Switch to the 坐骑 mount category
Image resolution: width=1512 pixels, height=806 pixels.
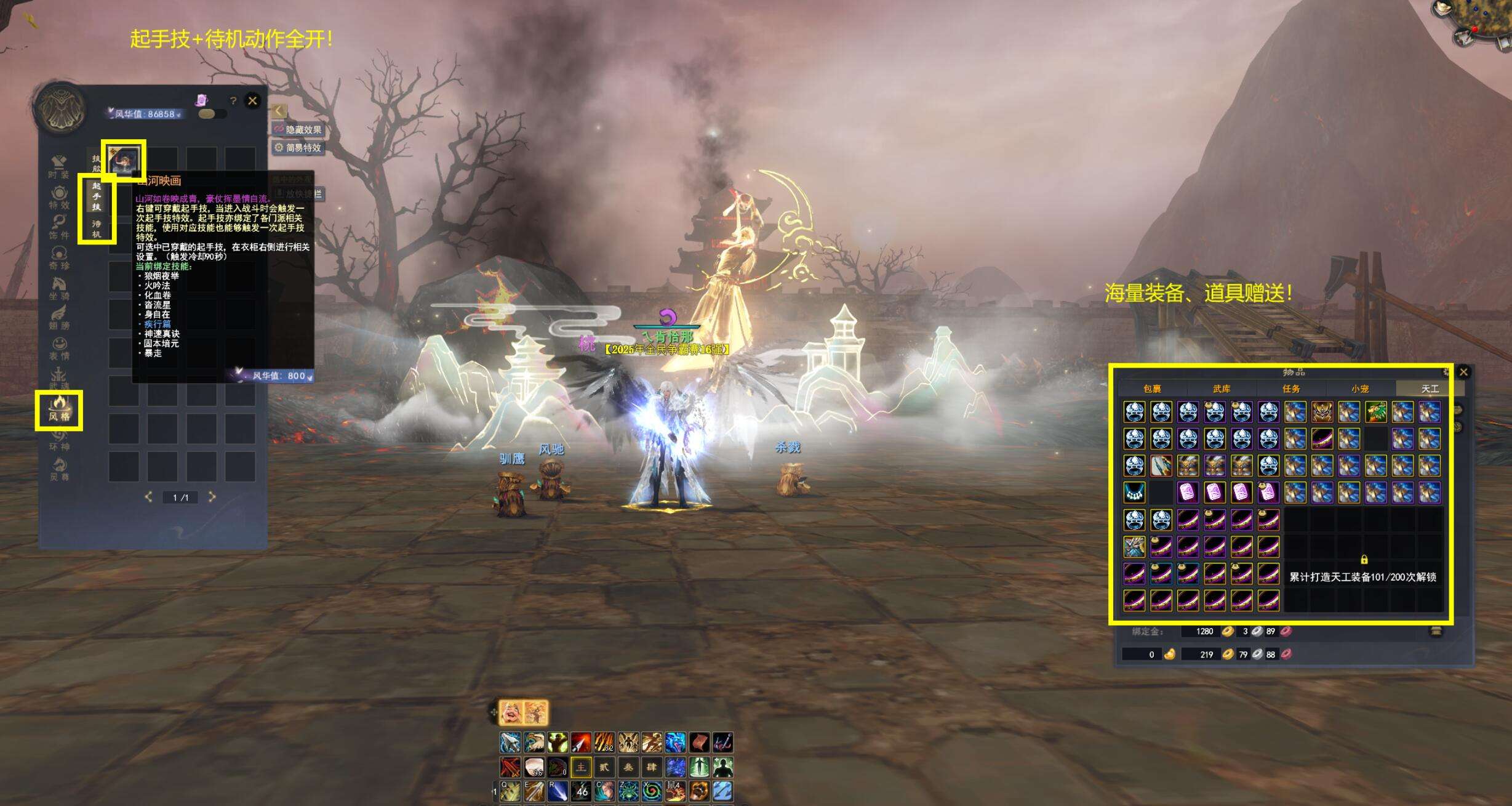click(x=59, y=288)
